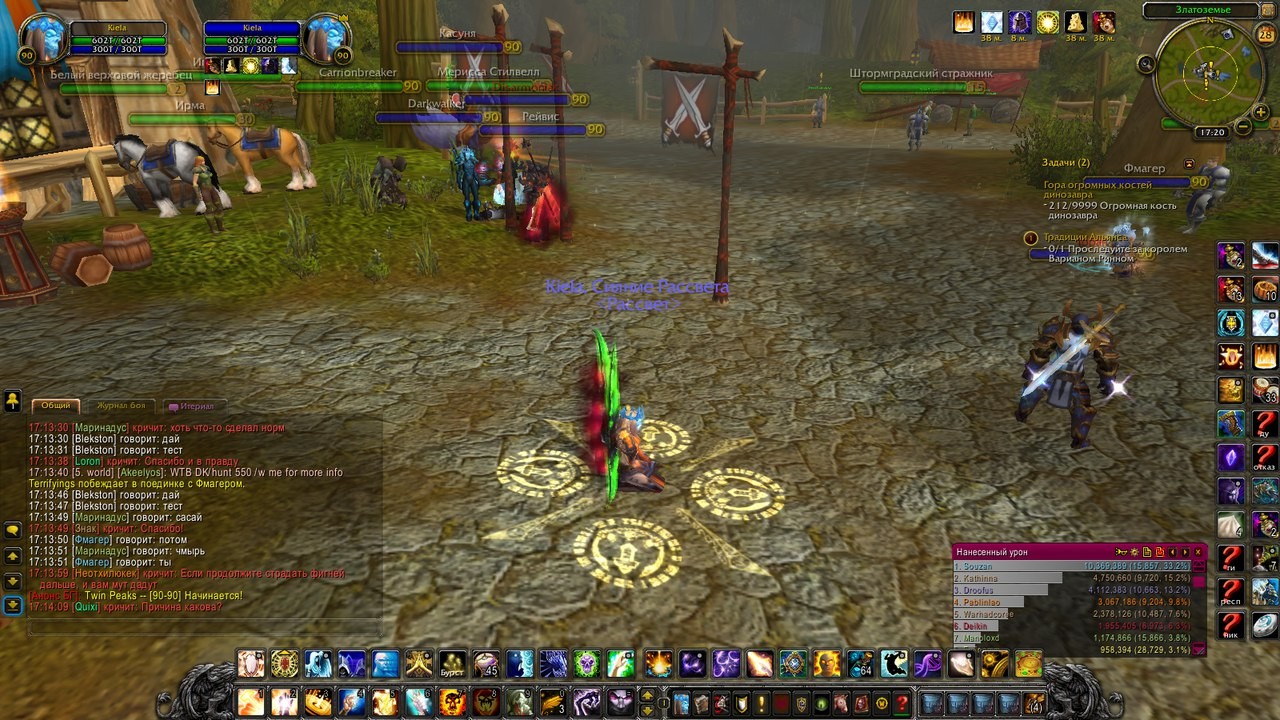The height and width of the screenshot is (720, 1280).
Task: Zoom out on the minimap
Action: click(1243, 127)
